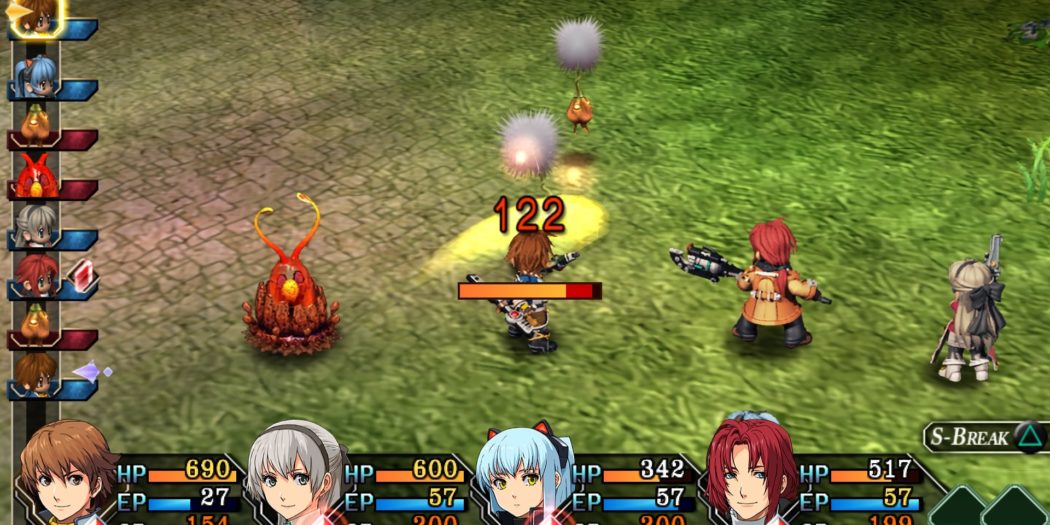Pick red-haired Randy's party portrait with 517 HP
Screen dimensions: 1050x525
(x=753, y=472)
